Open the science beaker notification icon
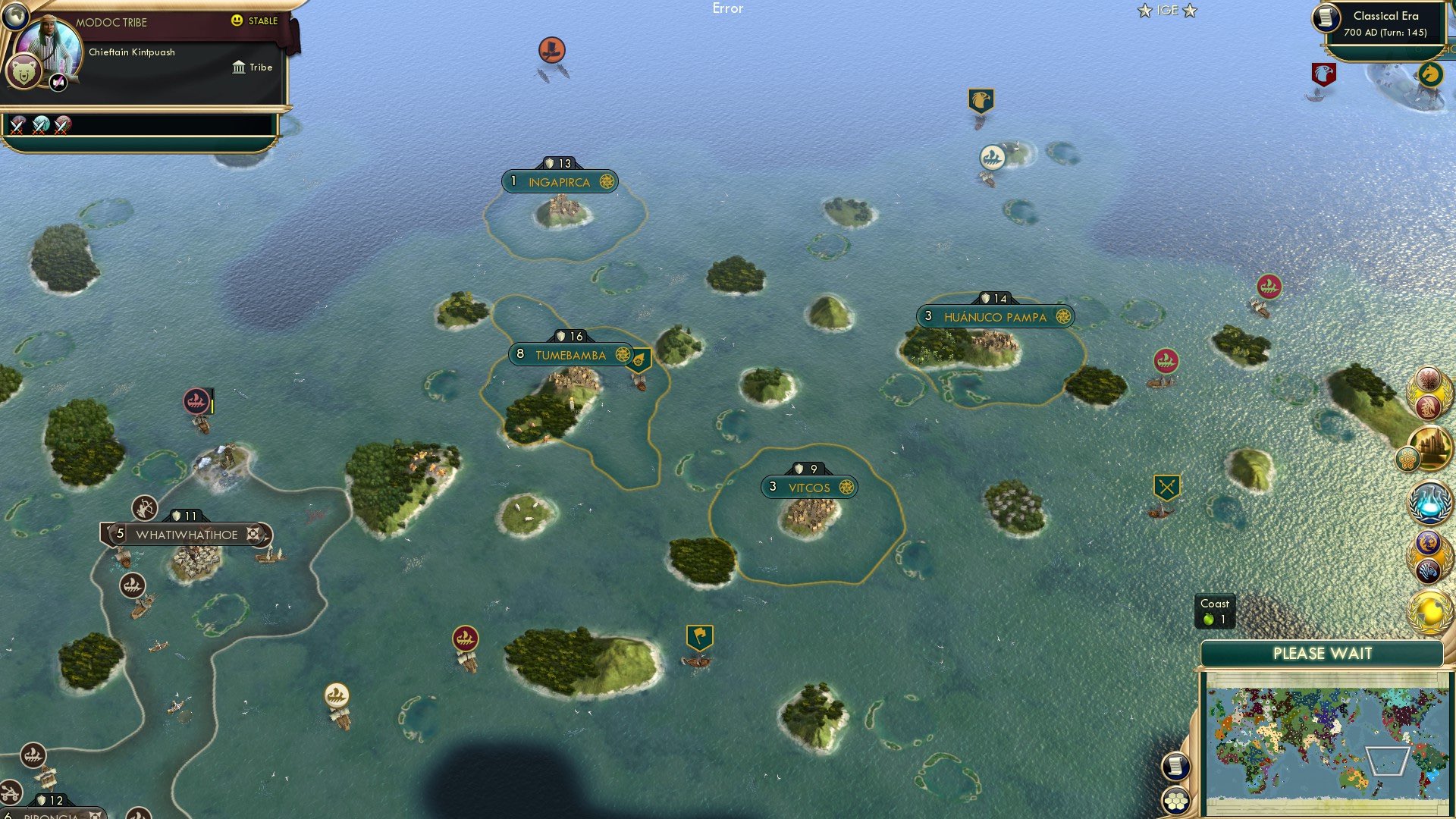Viewport: 1456px width, 819px height. pos(1429,504)
